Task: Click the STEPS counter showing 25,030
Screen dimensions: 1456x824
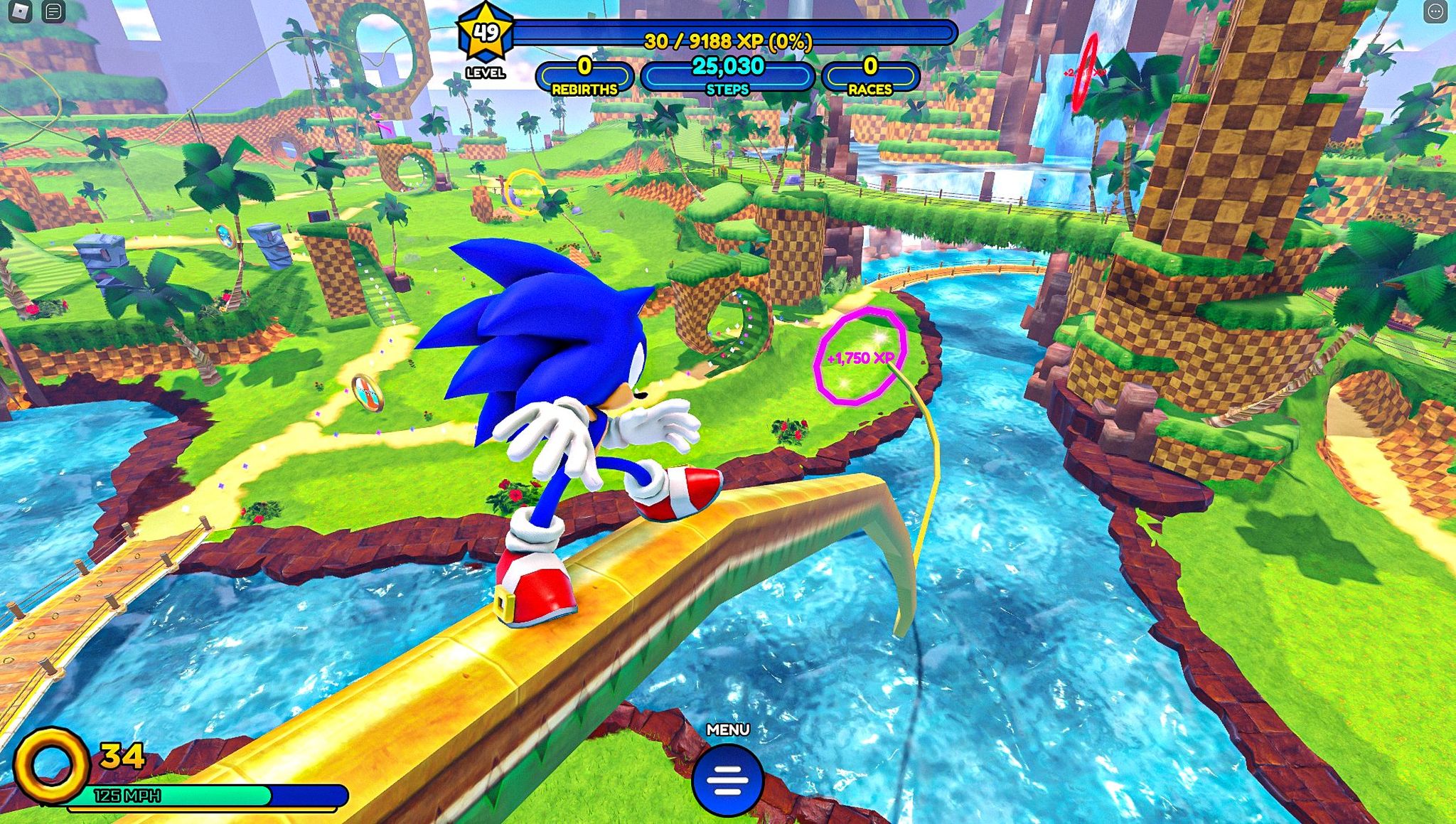Action: [726, 73]
